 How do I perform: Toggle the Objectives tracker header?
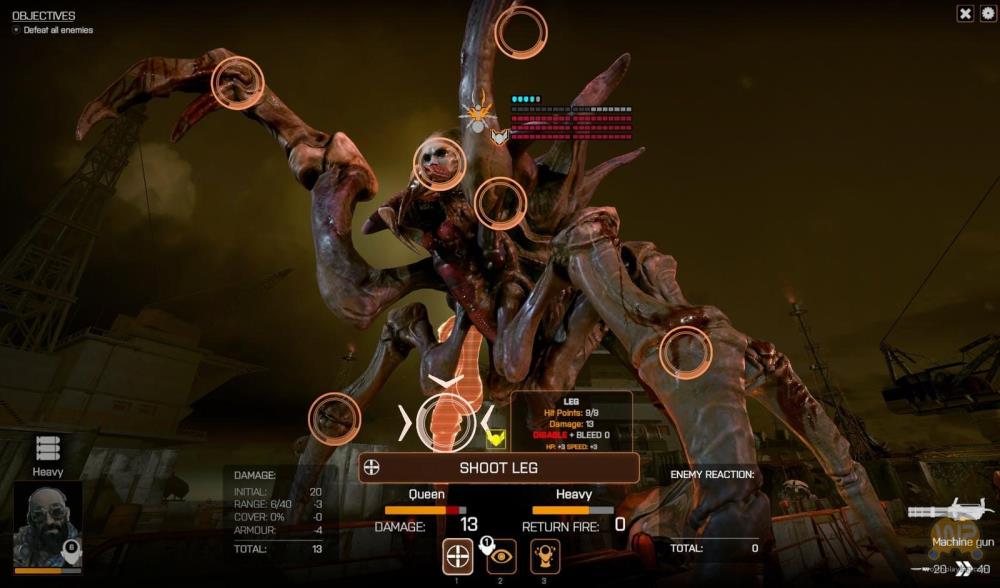pos(43,16)
